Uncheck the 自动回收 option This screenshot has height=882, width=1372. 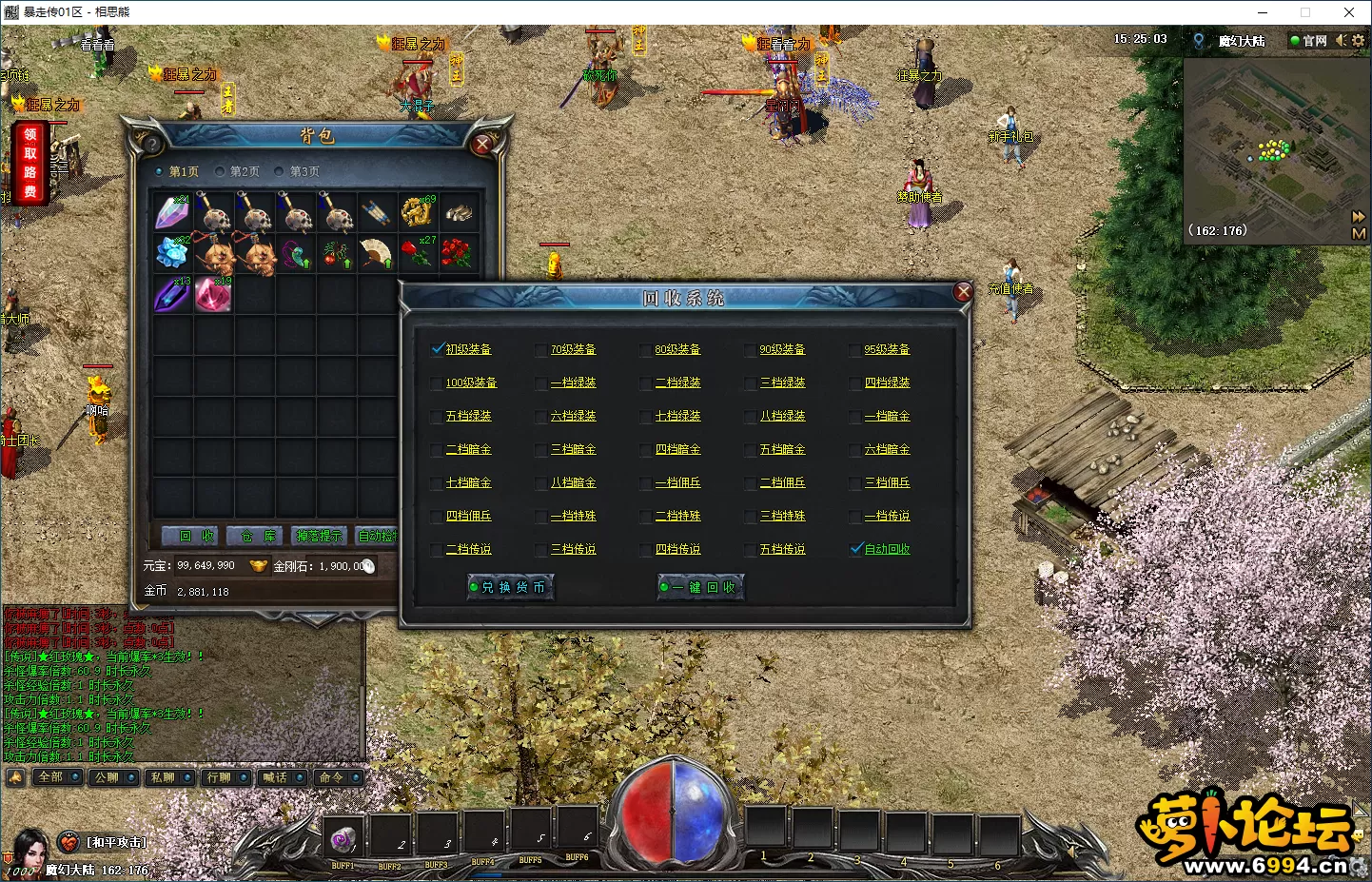click(856, 549)
